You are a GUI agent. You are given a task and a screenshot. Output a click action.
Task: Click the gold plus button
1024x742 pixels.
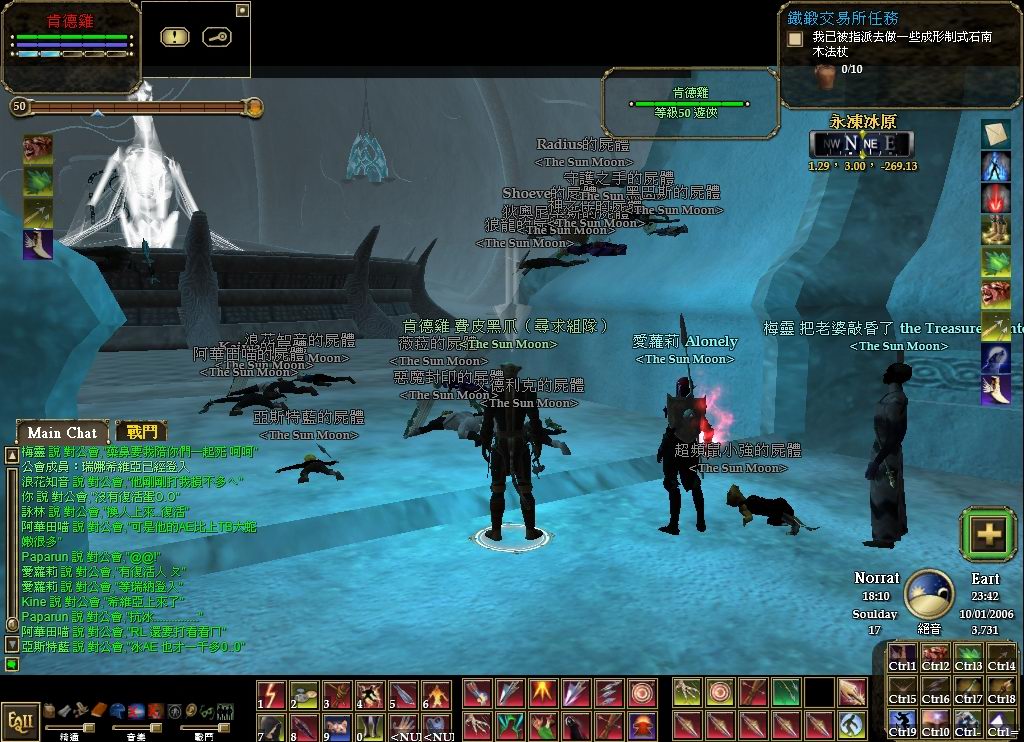pyautogui.click(x=989, y=534)
